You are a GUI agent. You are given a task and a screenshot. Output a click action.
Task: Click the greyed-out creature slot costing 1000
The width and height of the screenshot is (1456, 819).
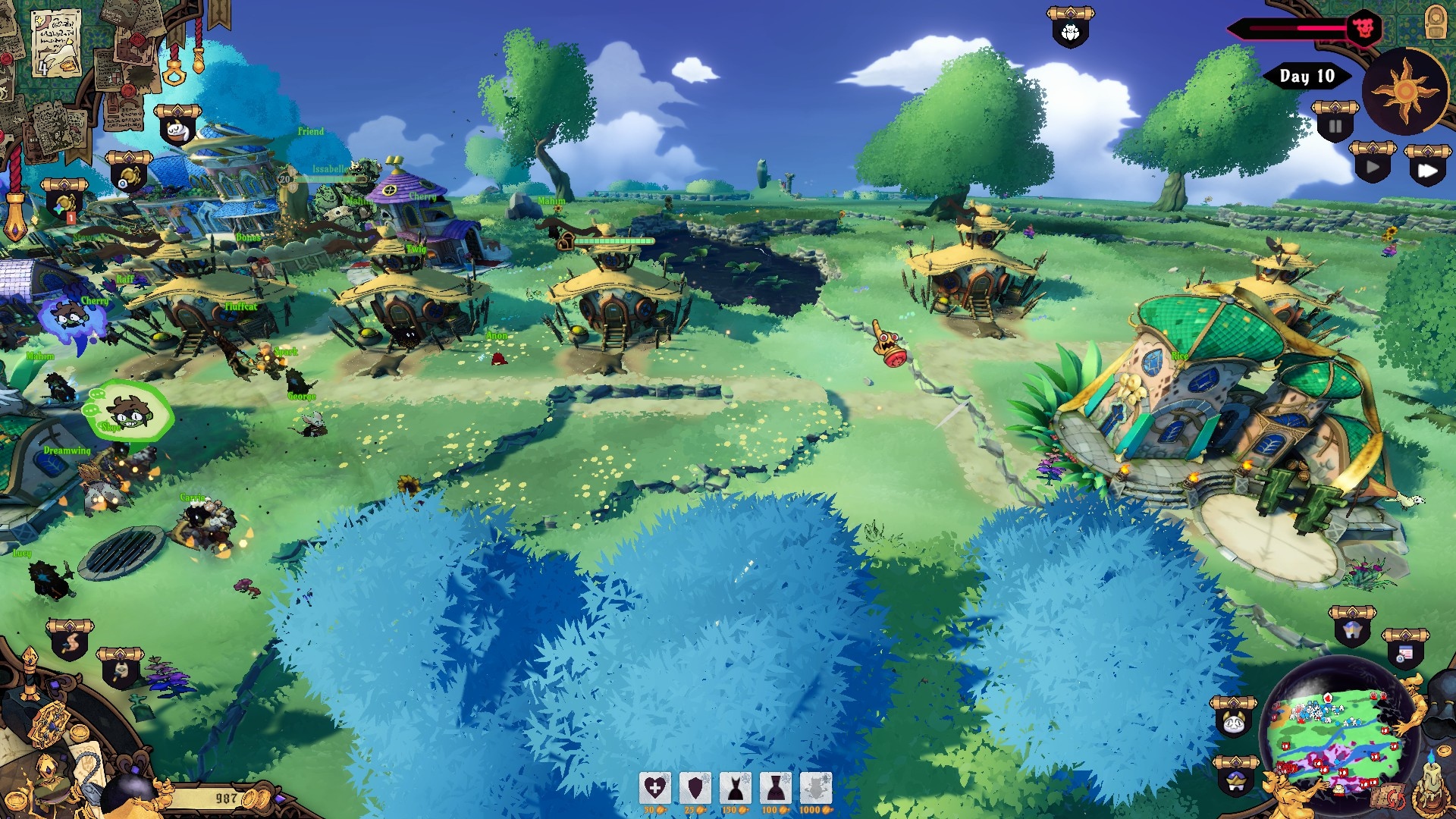click(x=815, y=789)
